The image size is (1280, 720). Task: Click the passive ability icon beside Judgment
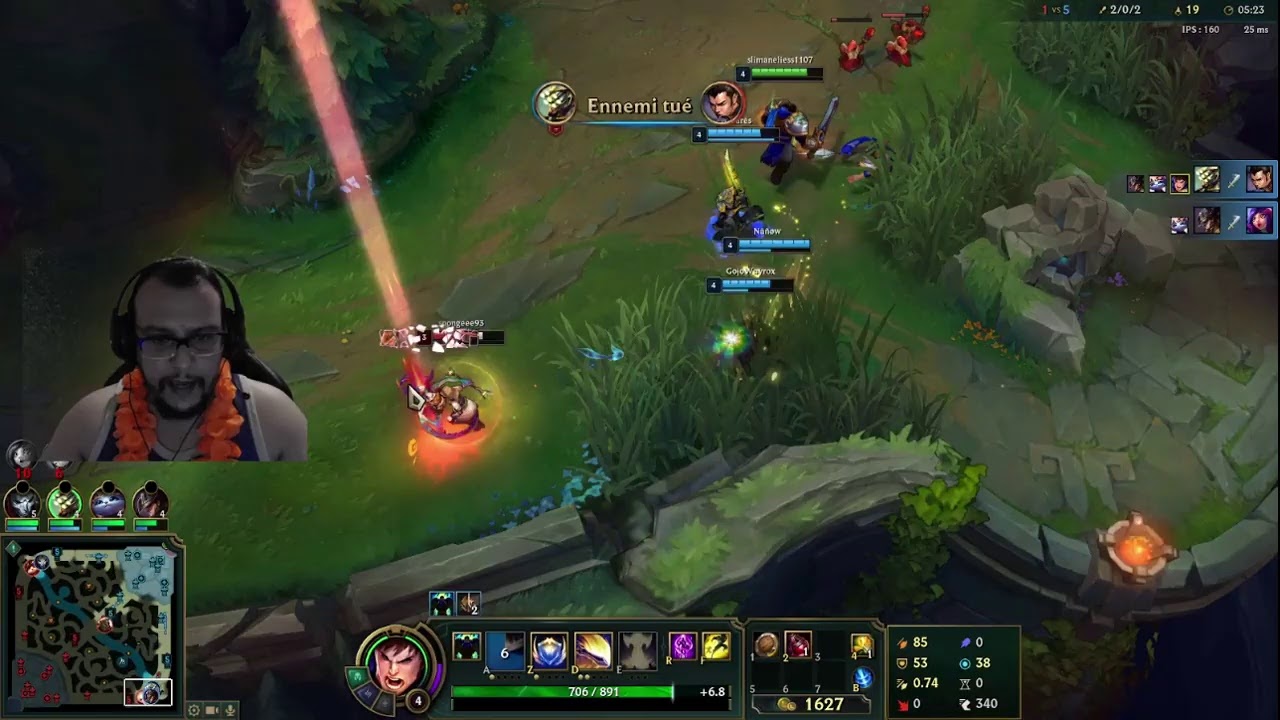467,647
